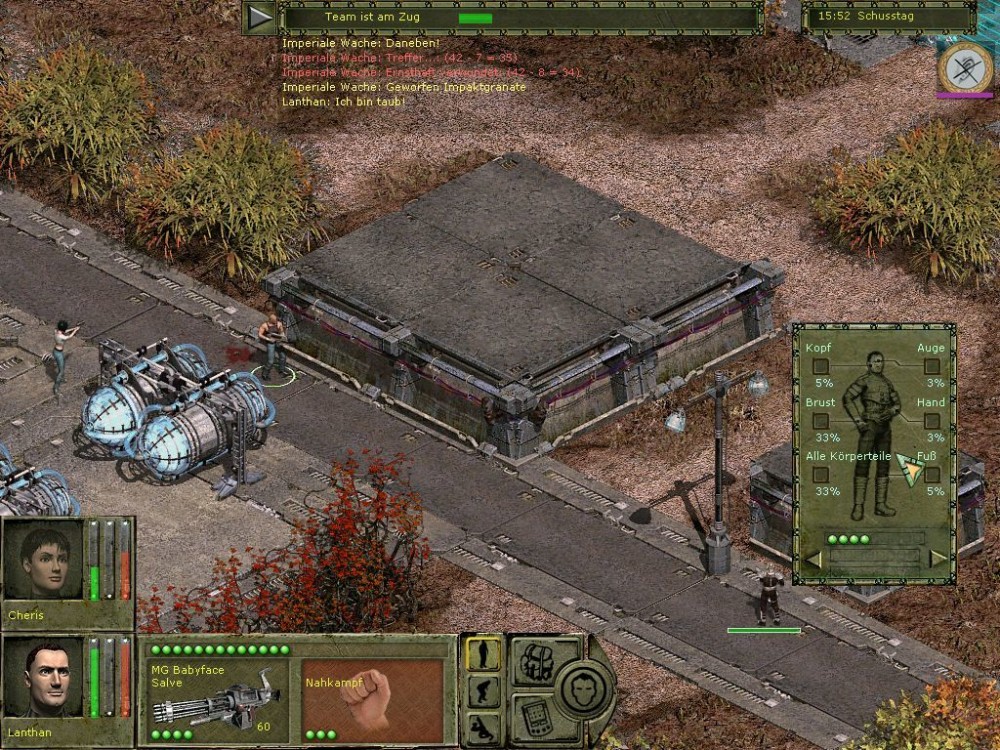Select Lanthan's portrait
Screen dimensions: 1000x750
point(43,679)
